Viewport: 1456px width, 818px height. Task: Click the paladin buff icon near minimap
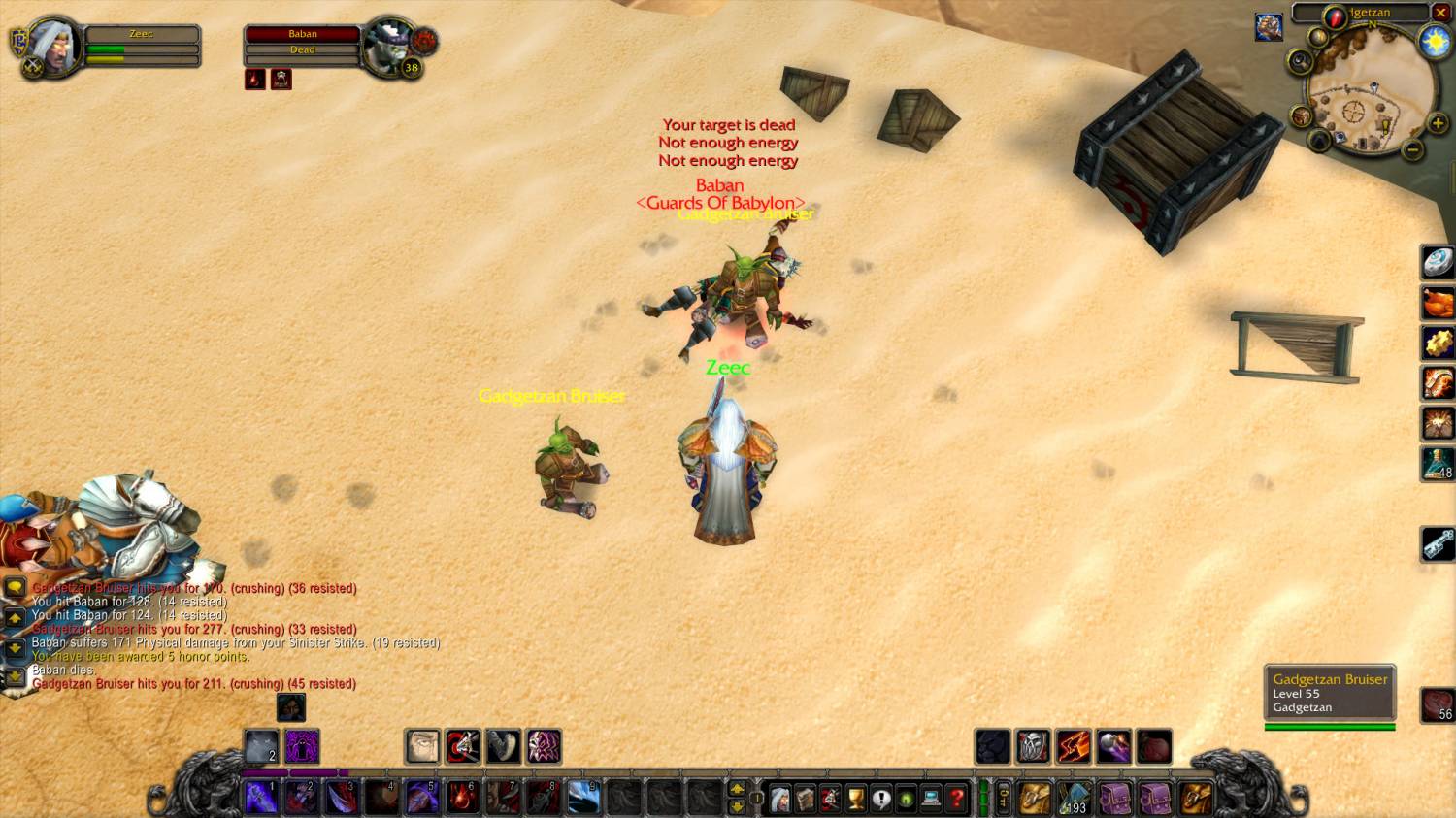tap(1269, 27)
